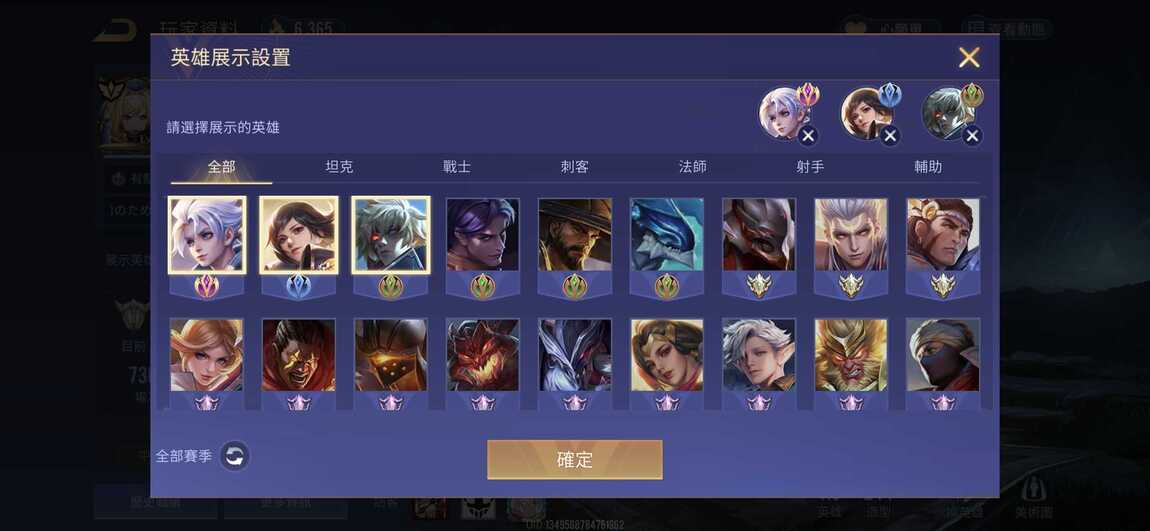
Task: Show the 刺客 hero category
Action: (x=575, y=167)
